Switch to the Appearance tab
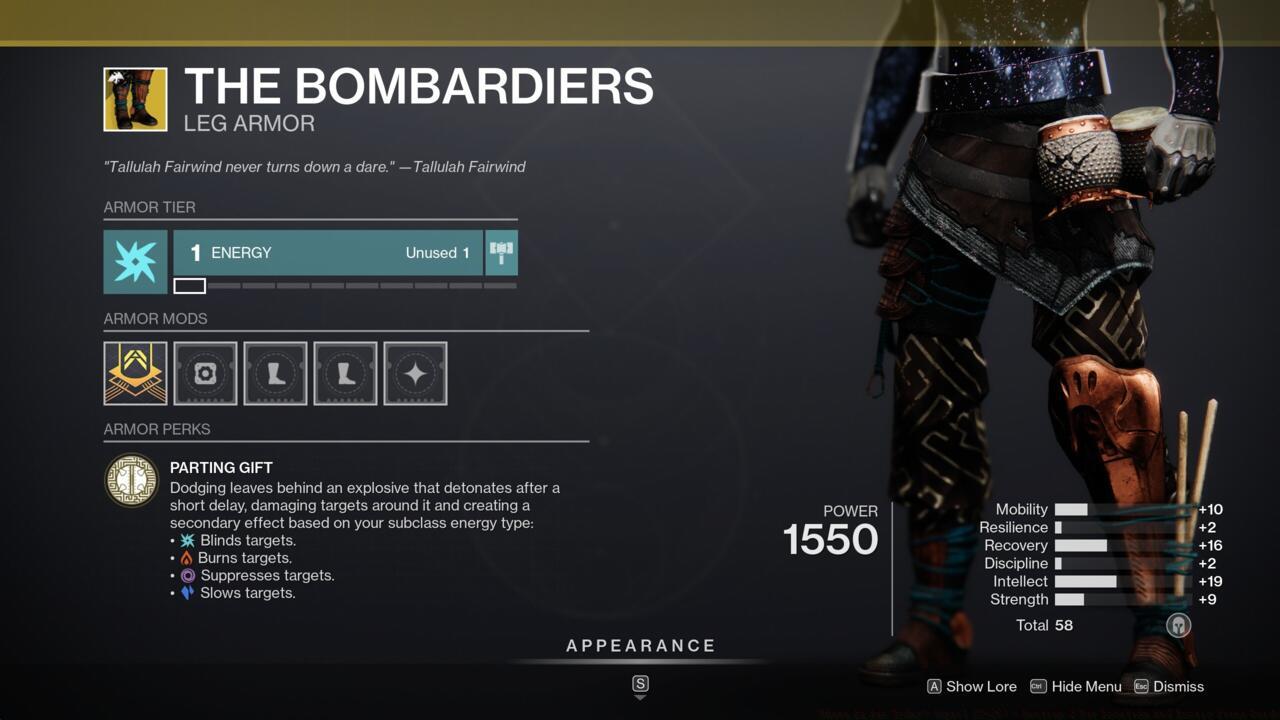This screenshot has height=720, width=1280. click(x=640, y=645)
